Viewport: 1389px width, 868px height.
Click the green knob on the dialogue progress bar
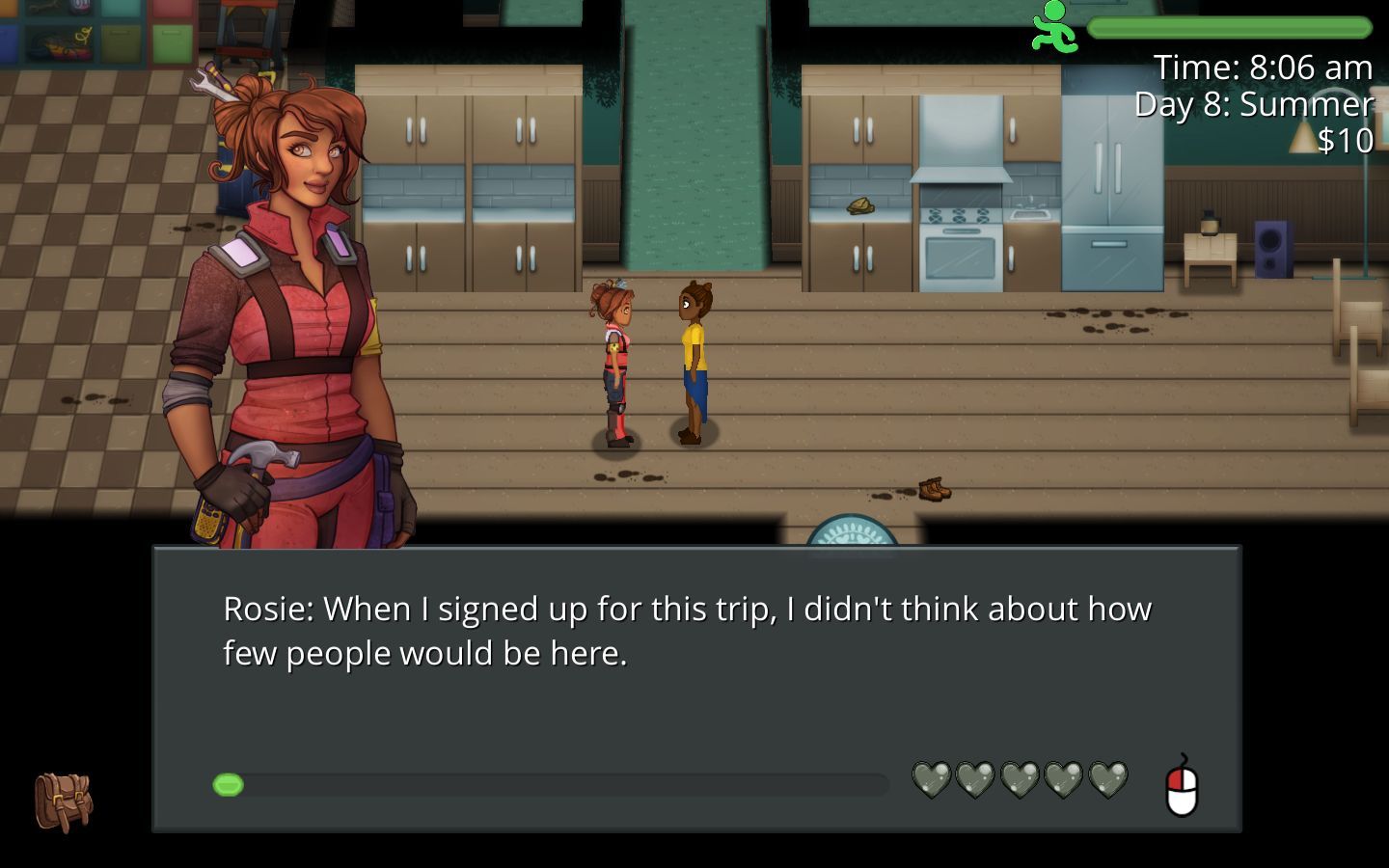(230, 785)
